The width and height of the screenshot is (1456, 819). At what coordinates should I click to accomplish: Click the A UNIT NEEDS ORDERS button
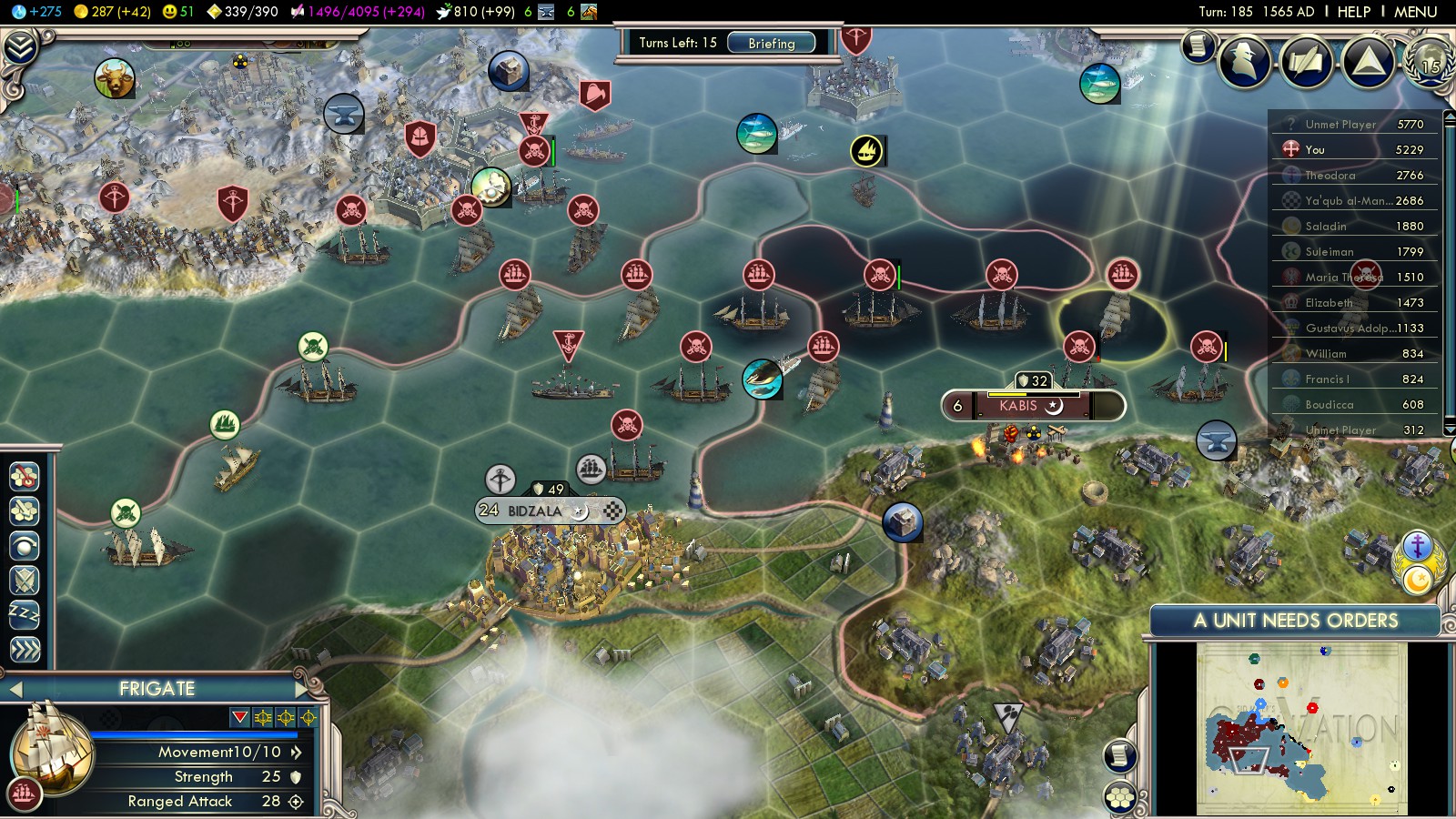[x=1295, y=621]
